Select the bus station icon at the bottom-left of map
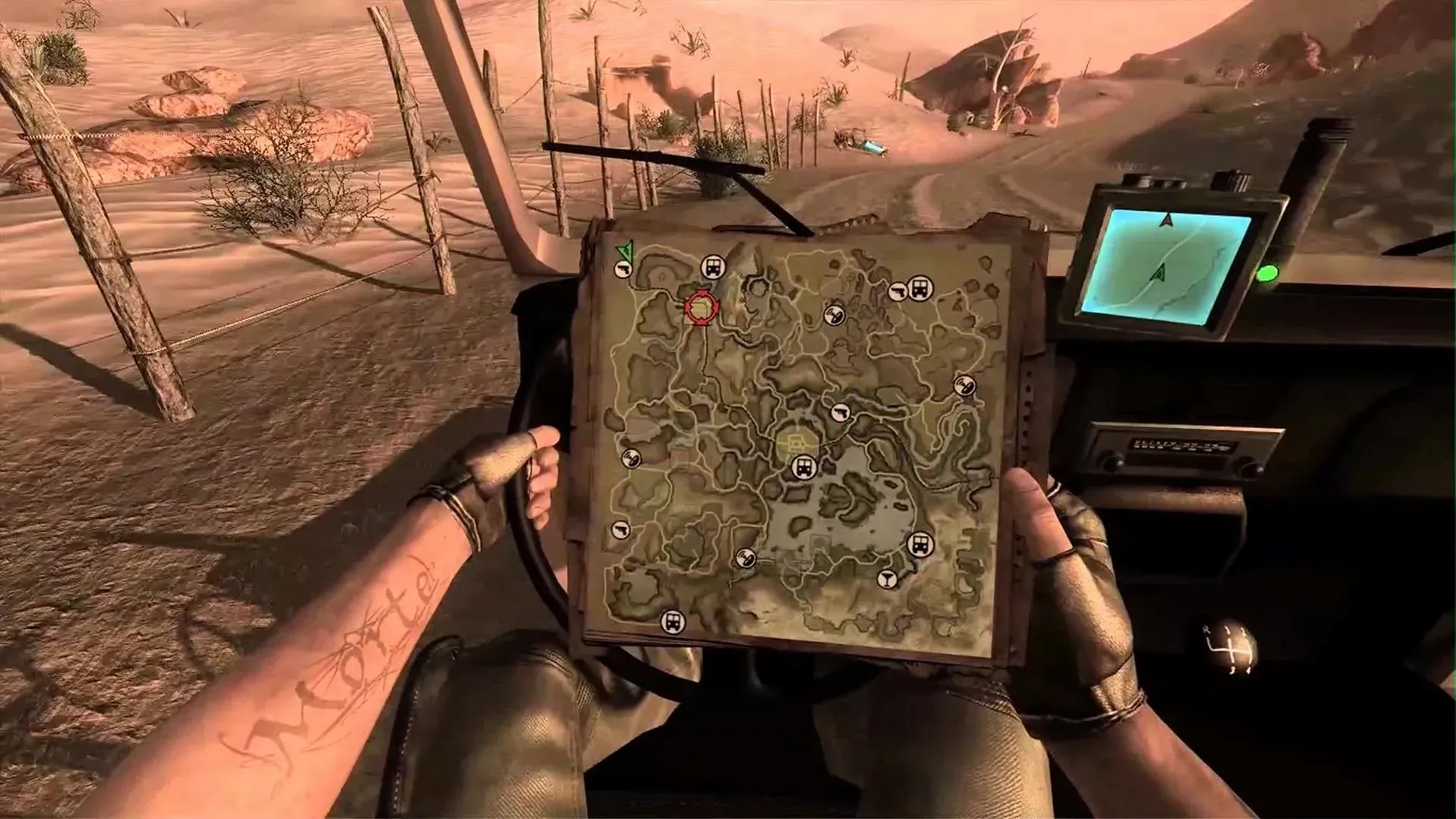The width and height of the screenshot is (1456, 819). [x=672, y=621]
